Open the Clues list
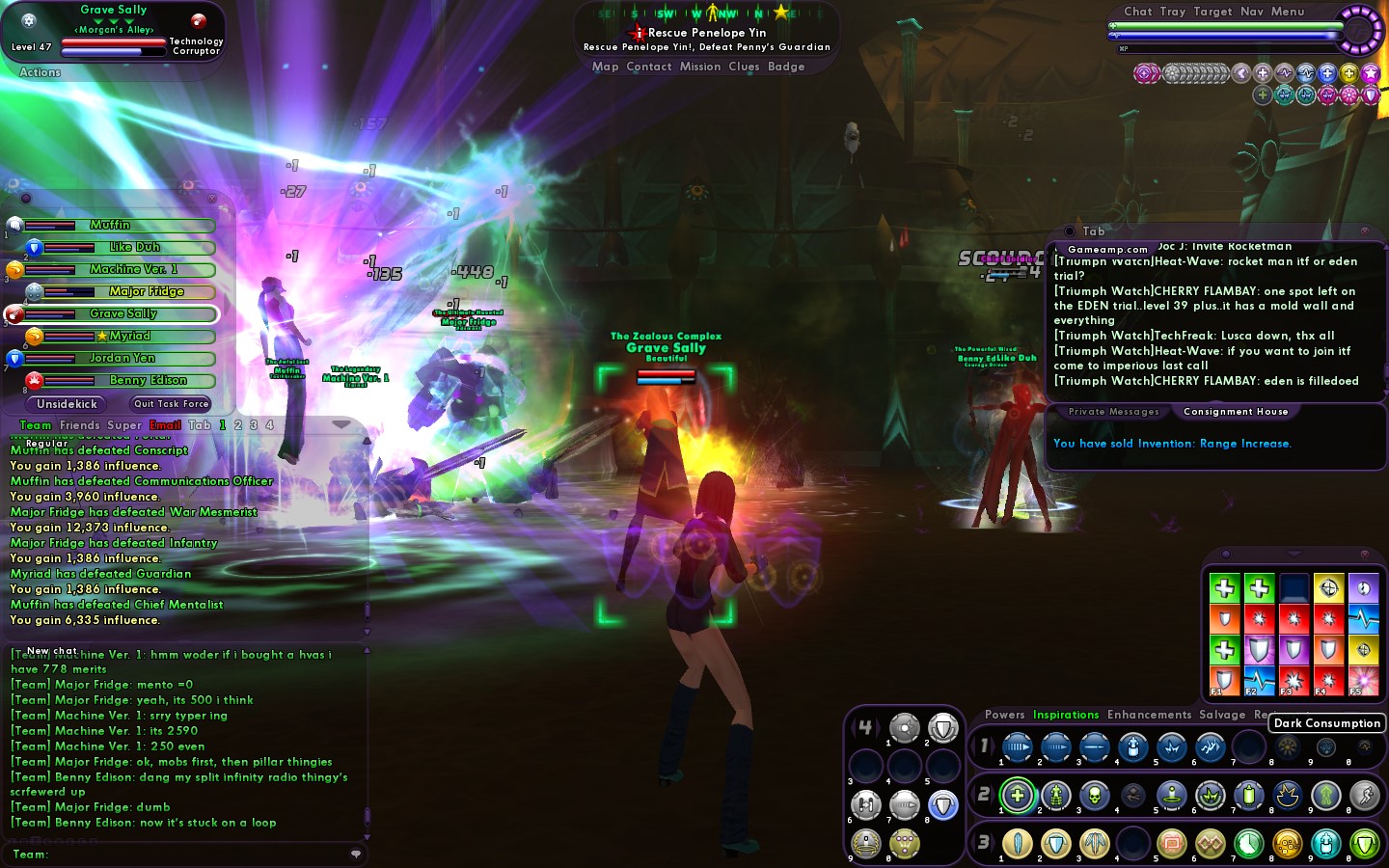The width and height of the screenshot is (1389, 868). [x=744, y=67]
